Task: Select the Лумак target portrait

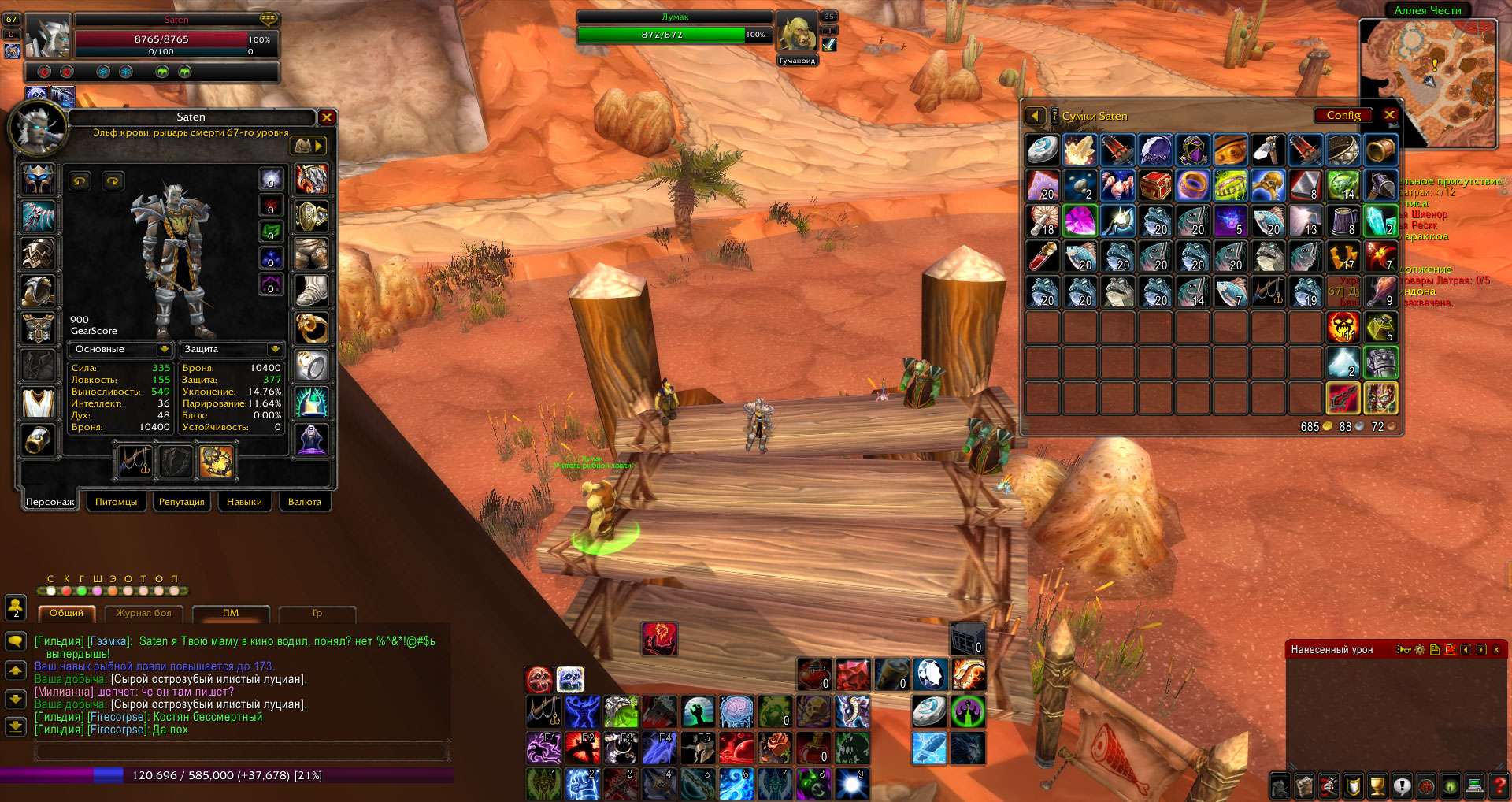Action: 796,33
